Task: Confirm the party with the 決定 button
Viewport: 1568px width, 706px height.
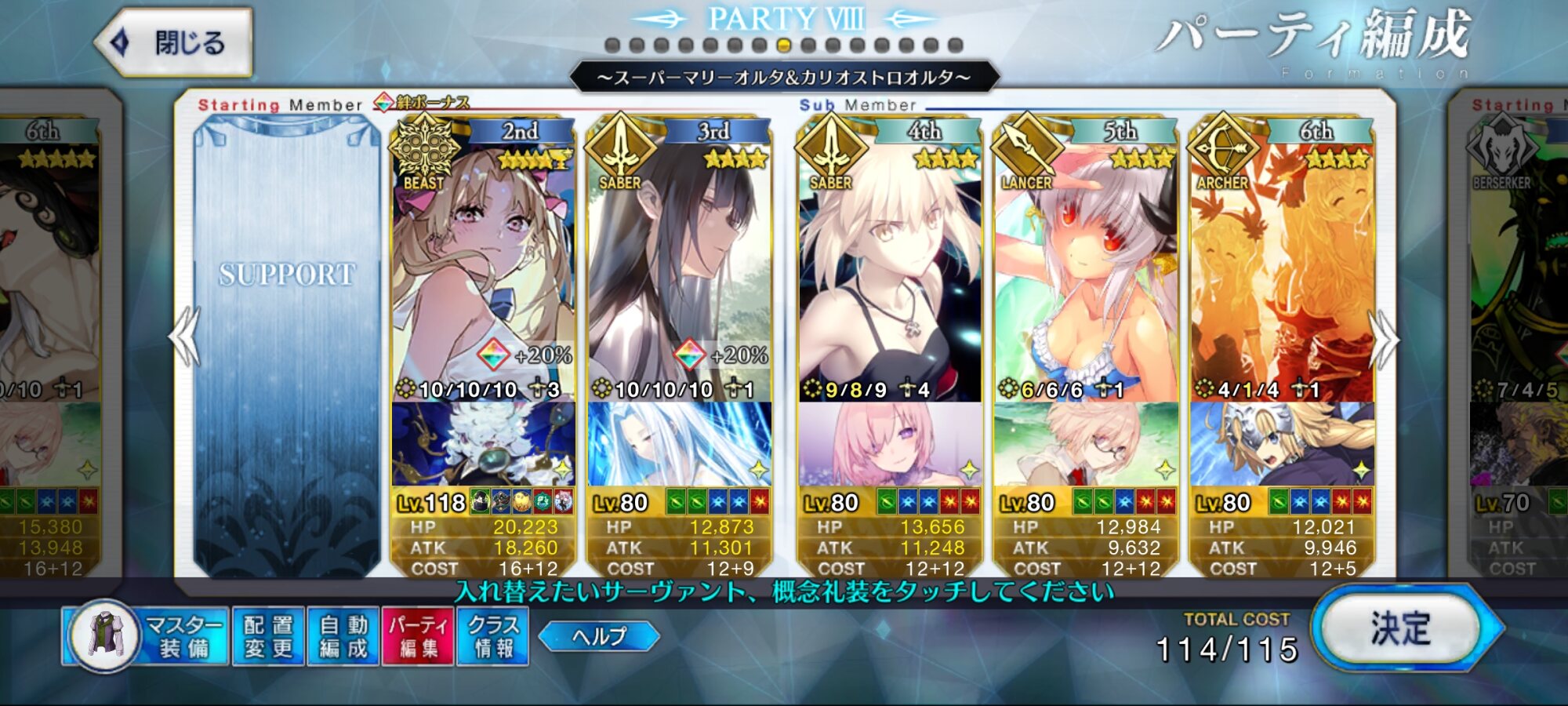Action: click(1401, 628)
